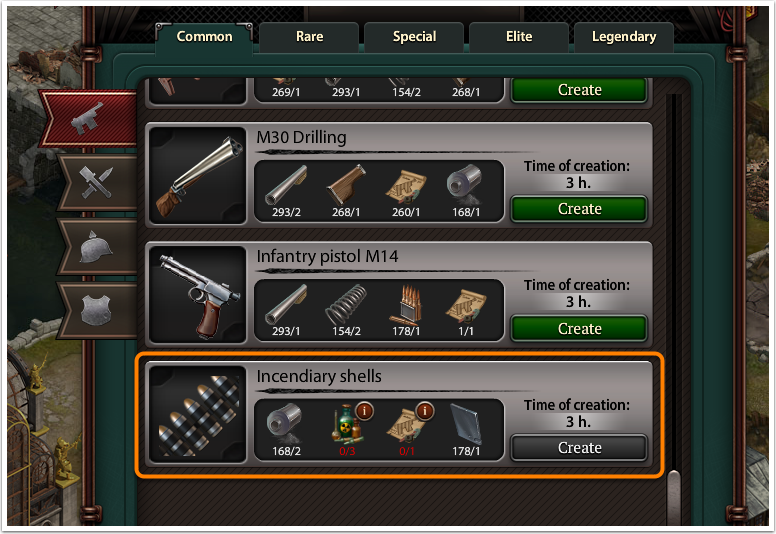The width and height of the screenshot is (776, 534).
Task: Create the Infantry pistol M14
Action: tap(579, 329)
